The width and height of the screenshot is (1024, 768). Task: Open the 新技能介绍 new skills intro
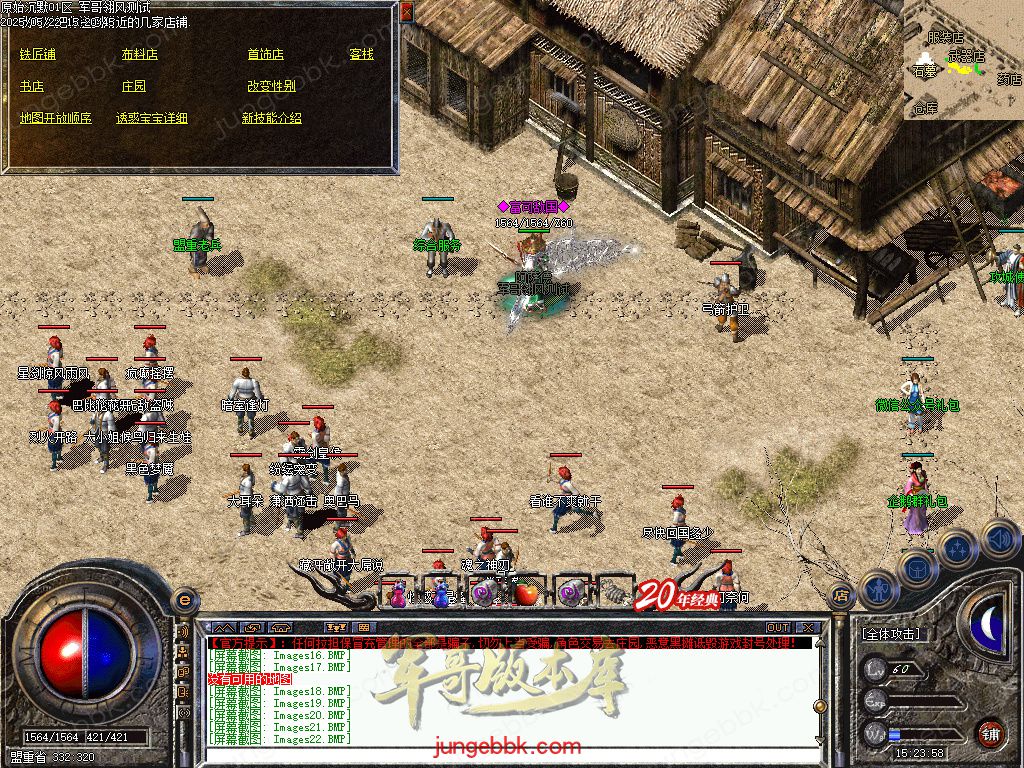[271, 118]
